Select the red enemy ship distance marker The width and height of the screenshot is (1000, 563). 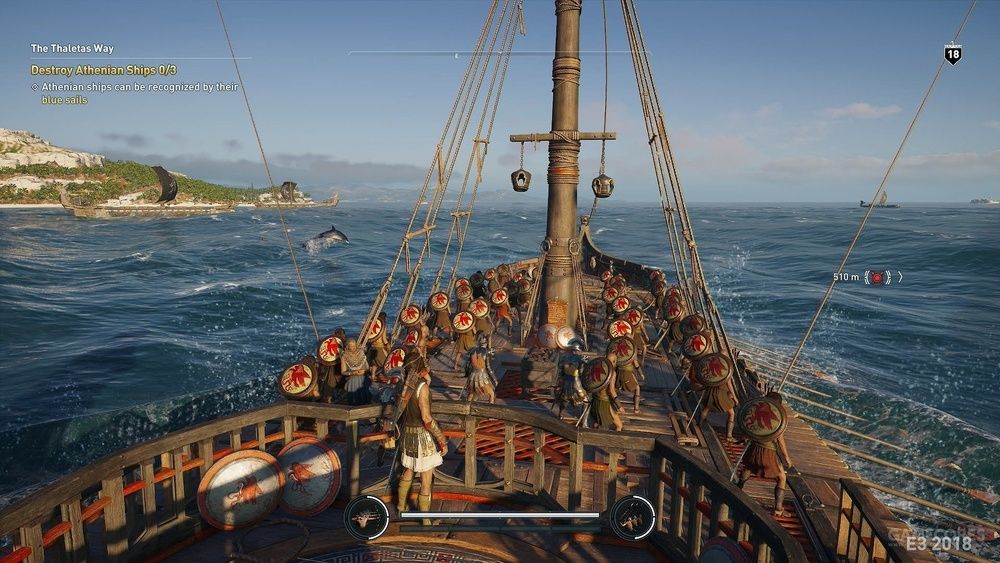tap(877, 277)
